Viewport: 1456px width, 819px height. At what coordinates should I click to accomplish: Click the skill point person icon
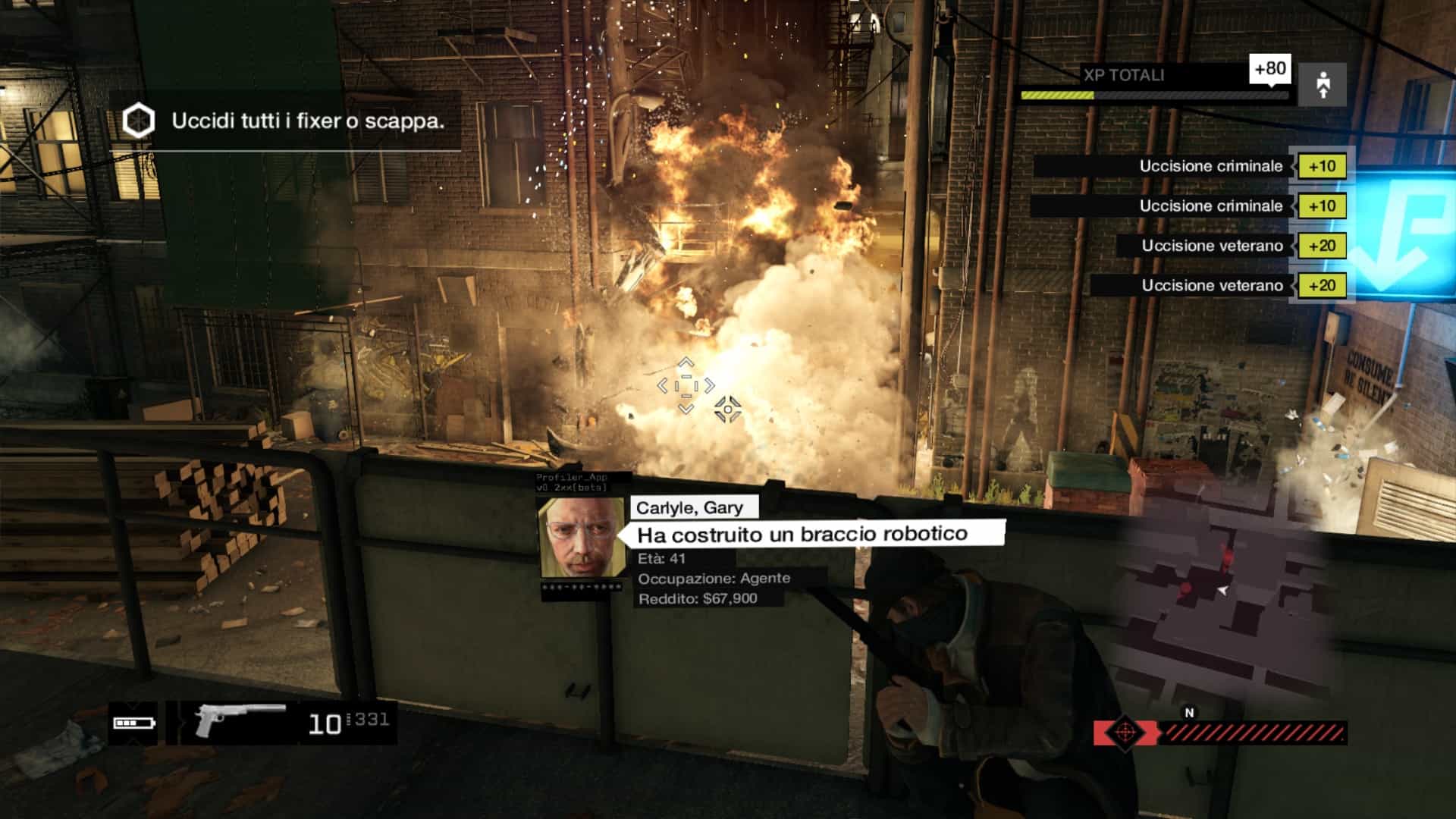click(x=1323, y=85)
